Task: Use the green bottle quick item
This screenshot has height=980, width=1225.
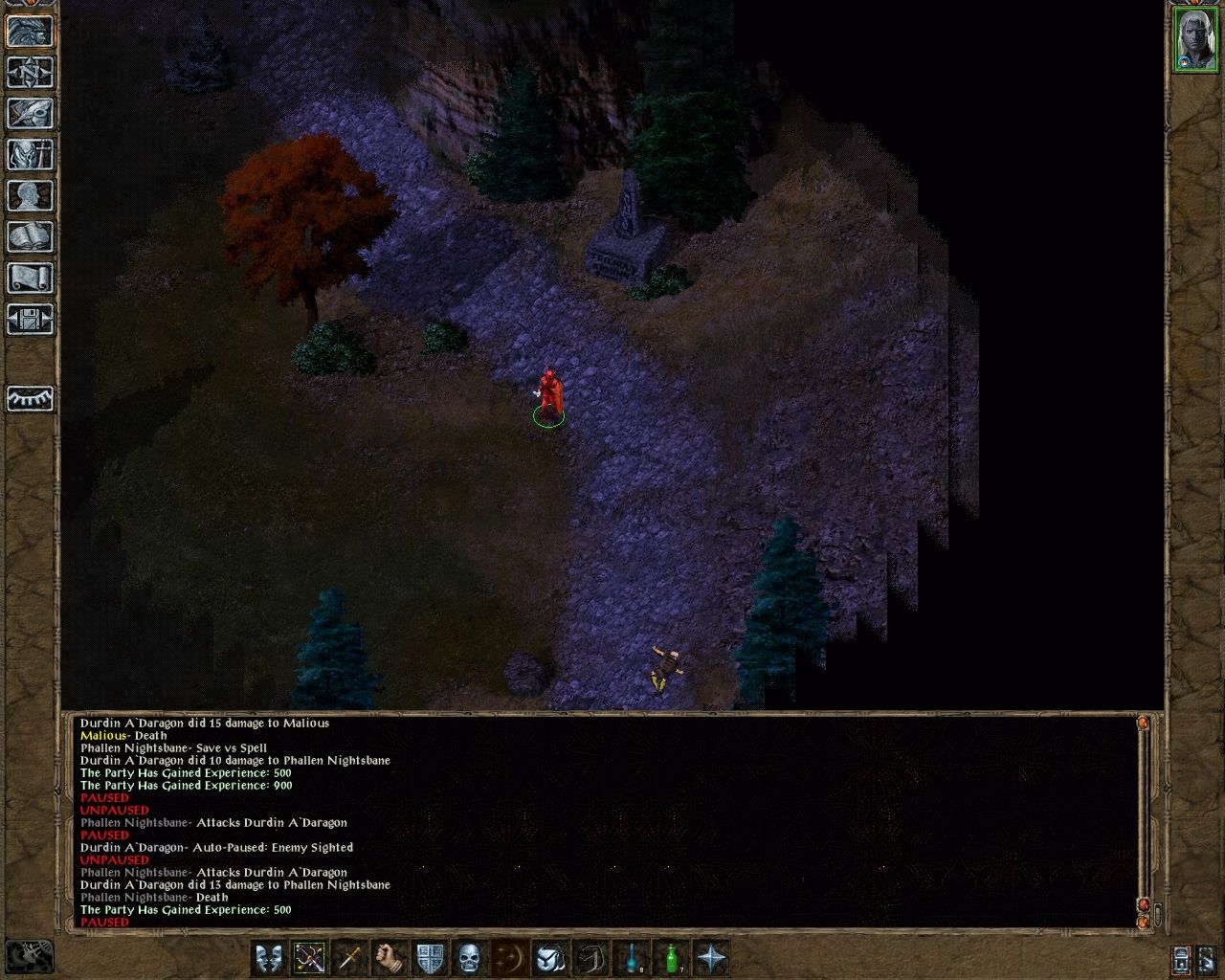Action: pyautogui.click(x=672, y=958)
